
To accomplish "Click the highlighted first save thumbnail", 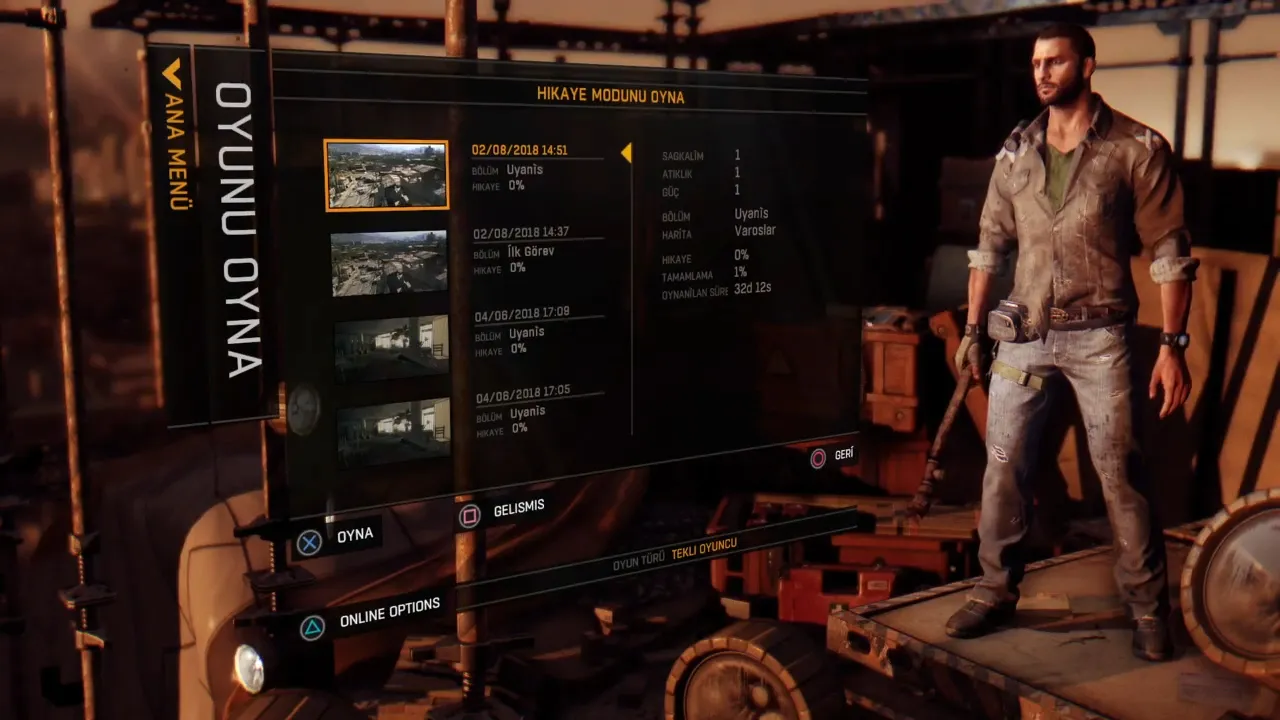I will pyautogui.click(x=387, y=175).
